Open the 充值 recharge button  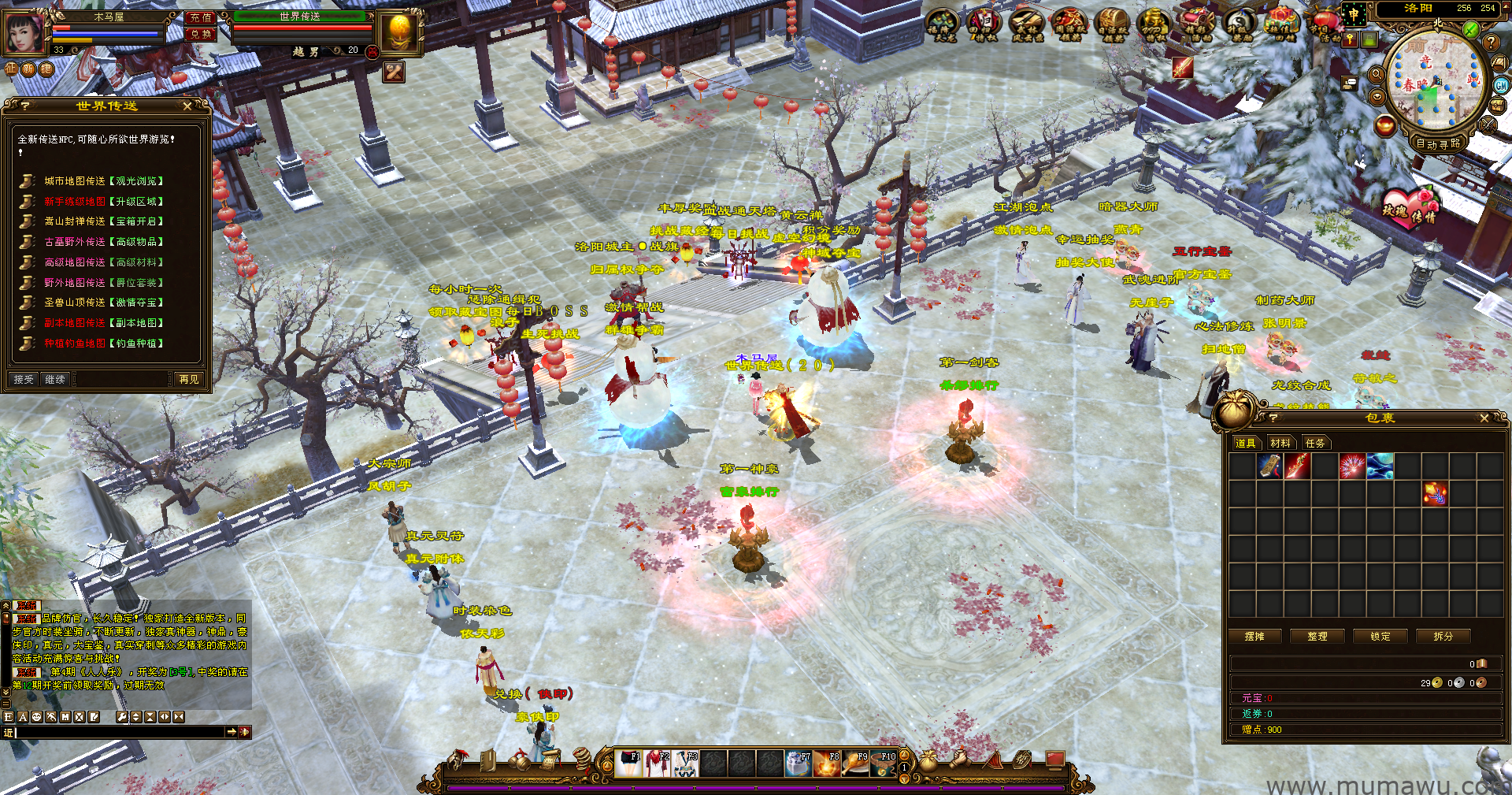coord(201,17)
